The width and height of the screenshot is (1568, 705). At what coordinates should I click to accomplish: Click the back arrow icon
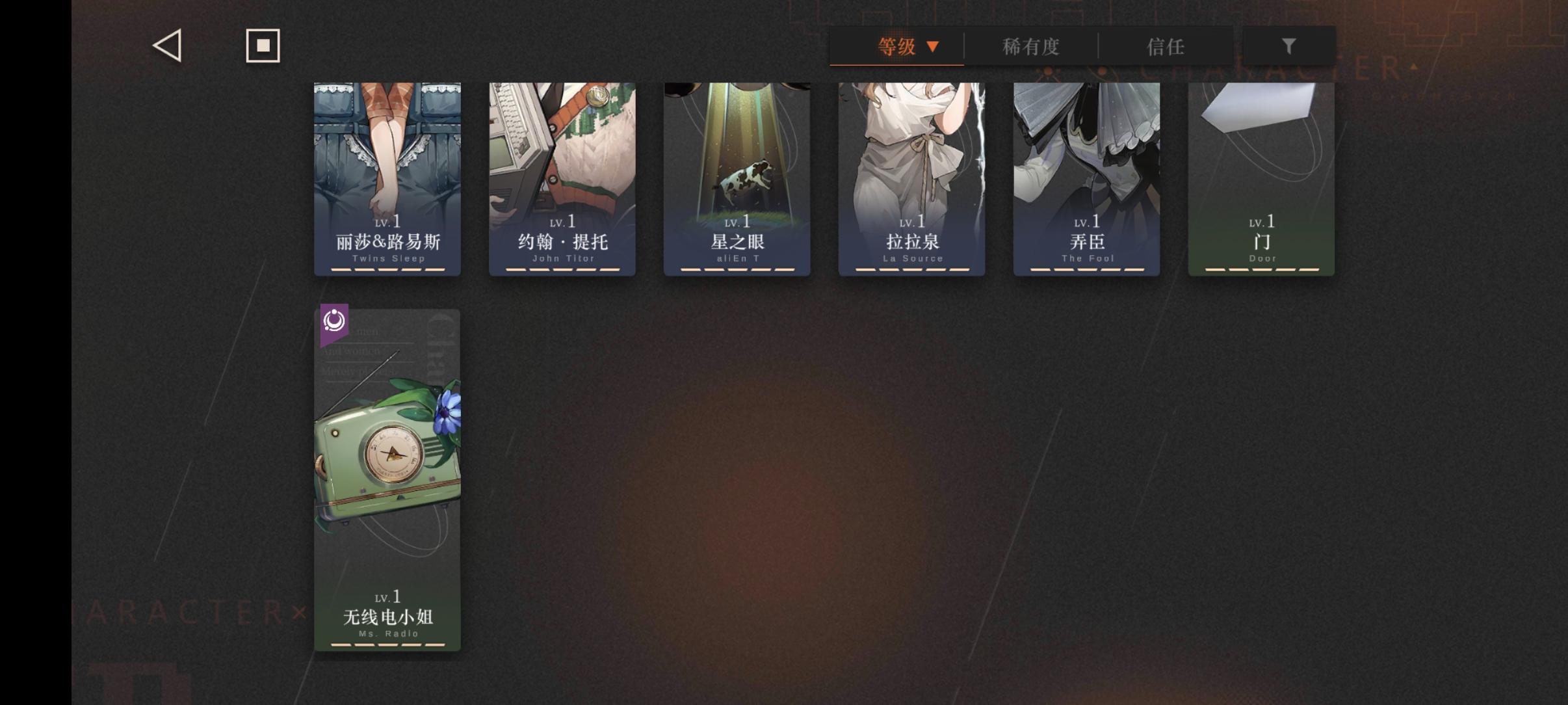point(167,45)
